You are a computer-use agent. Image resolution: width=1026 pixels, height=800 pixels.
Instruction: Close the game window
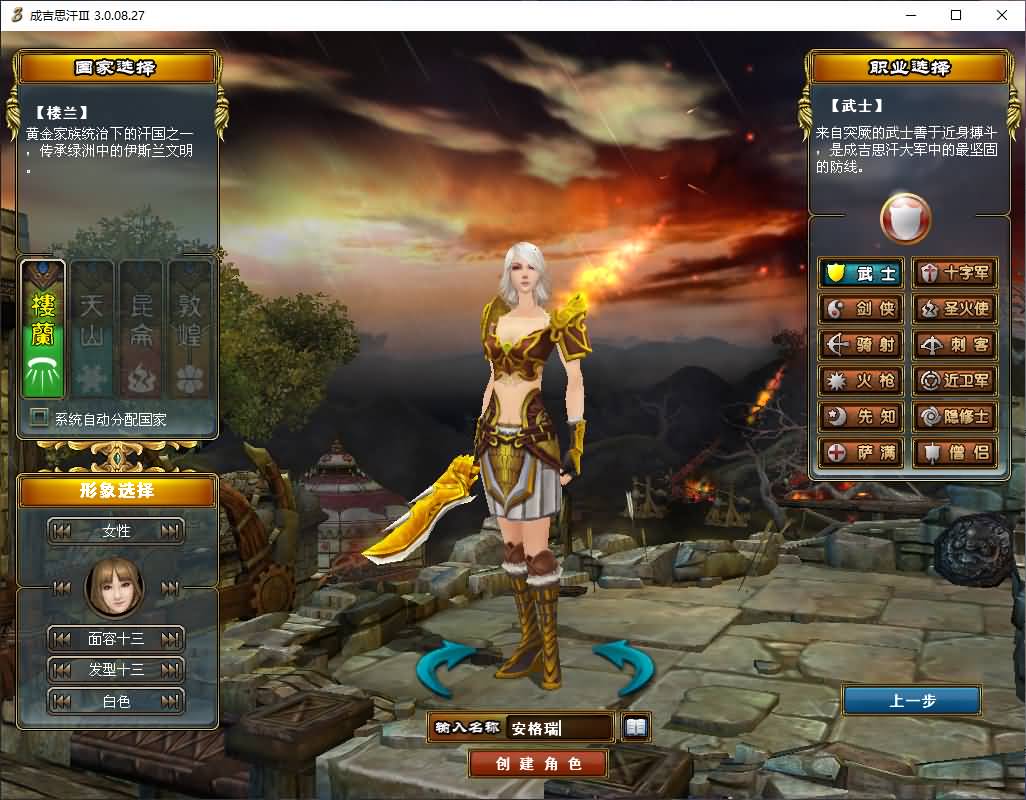point(1001,15)
